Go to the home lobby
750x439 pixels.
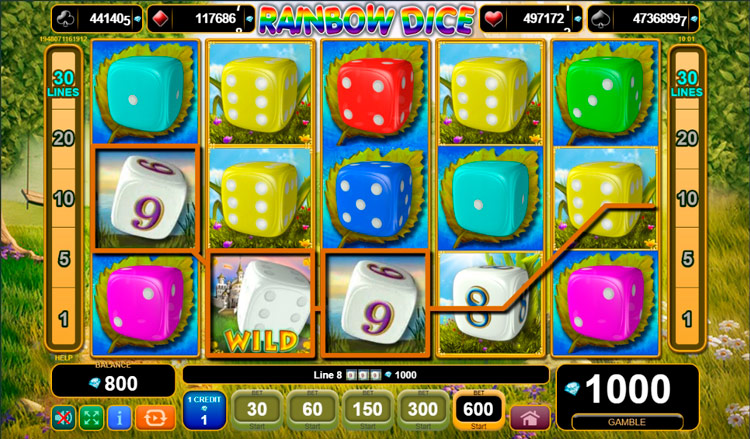(530, 417)
